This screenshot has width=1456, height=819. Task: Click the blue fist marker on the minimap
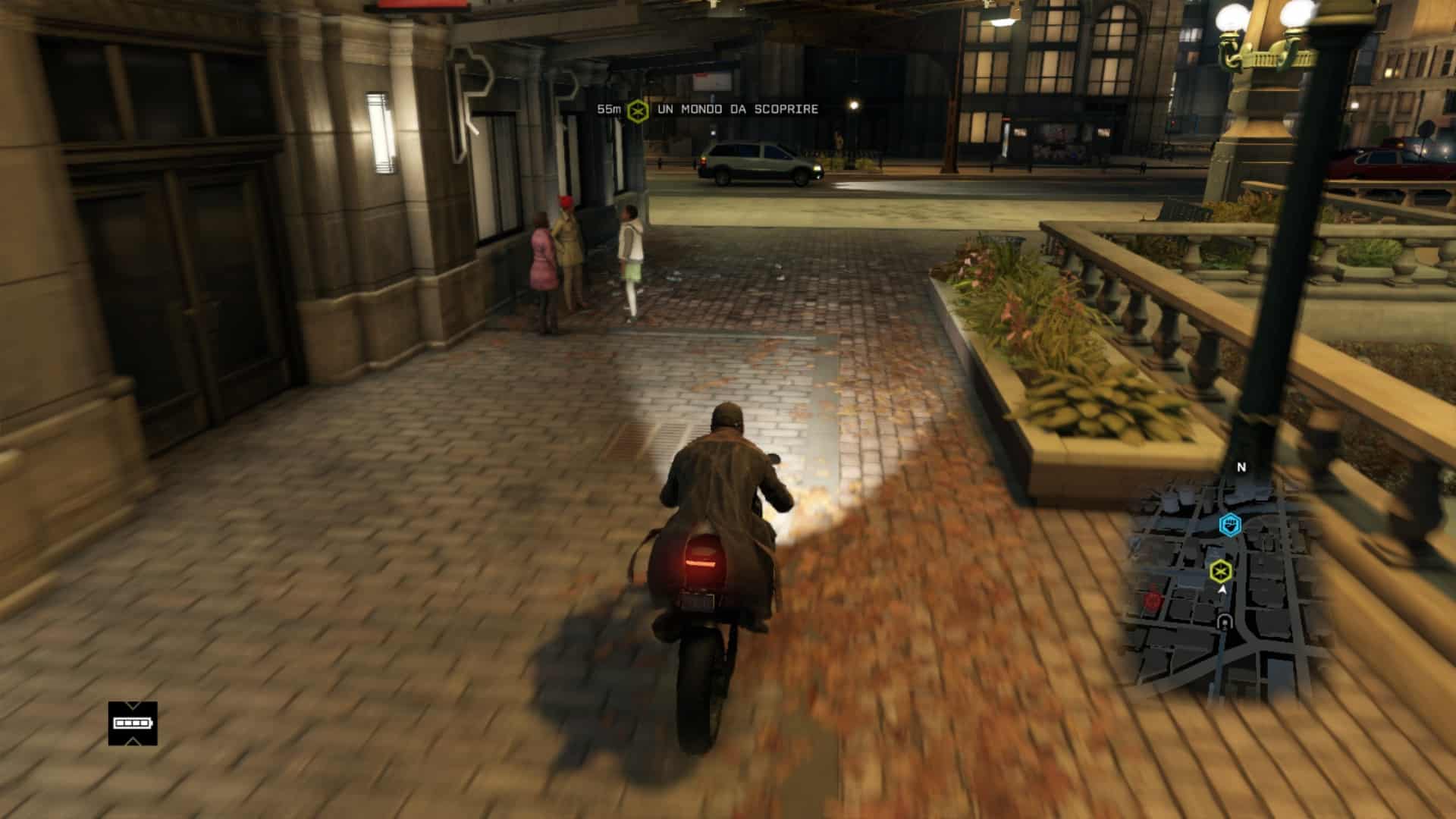(1229, 523)
